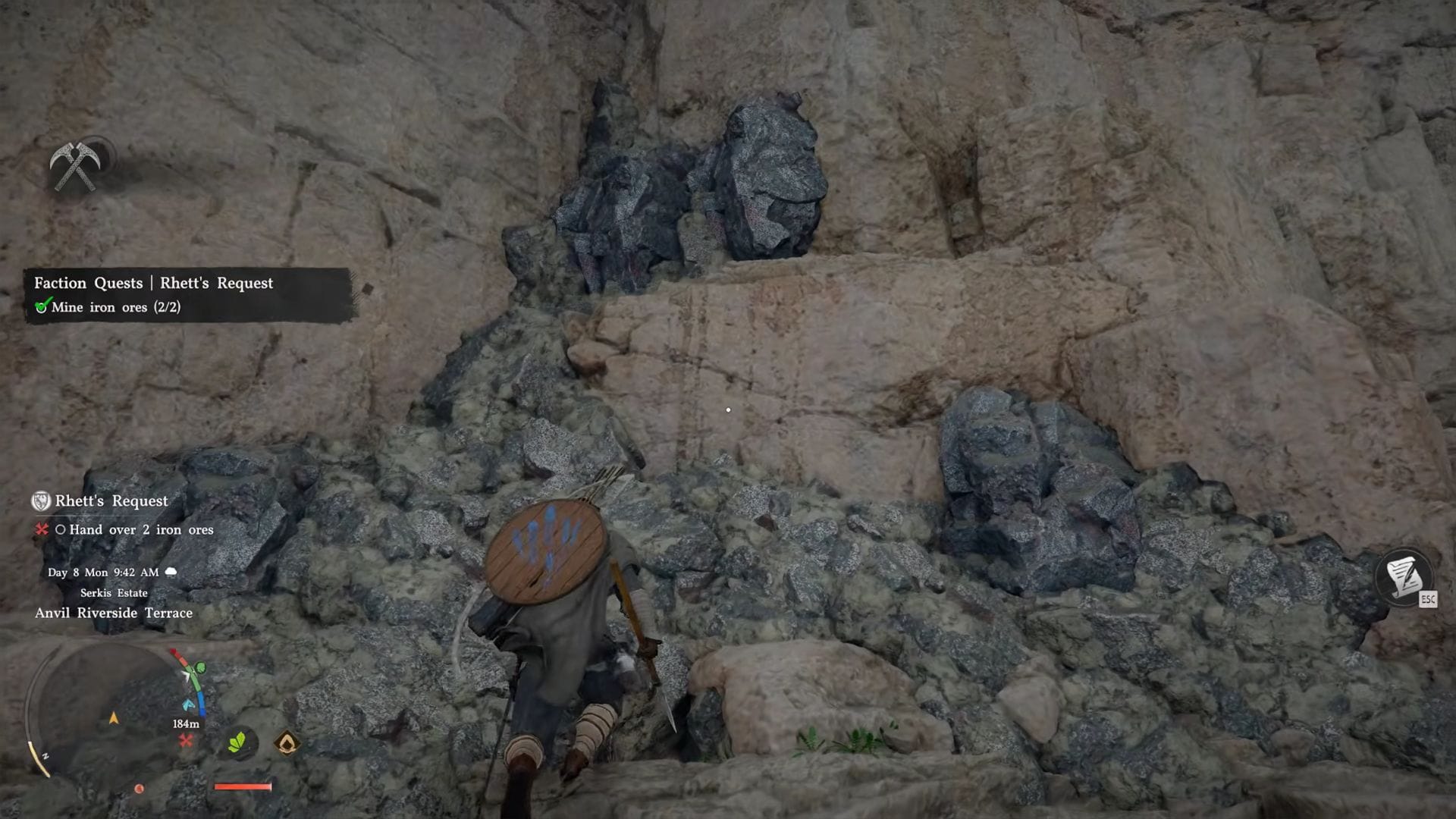Select the diamond faction emblem icon above minimap
This screenshot has width=1456, height=819.
tap(287, 741)
